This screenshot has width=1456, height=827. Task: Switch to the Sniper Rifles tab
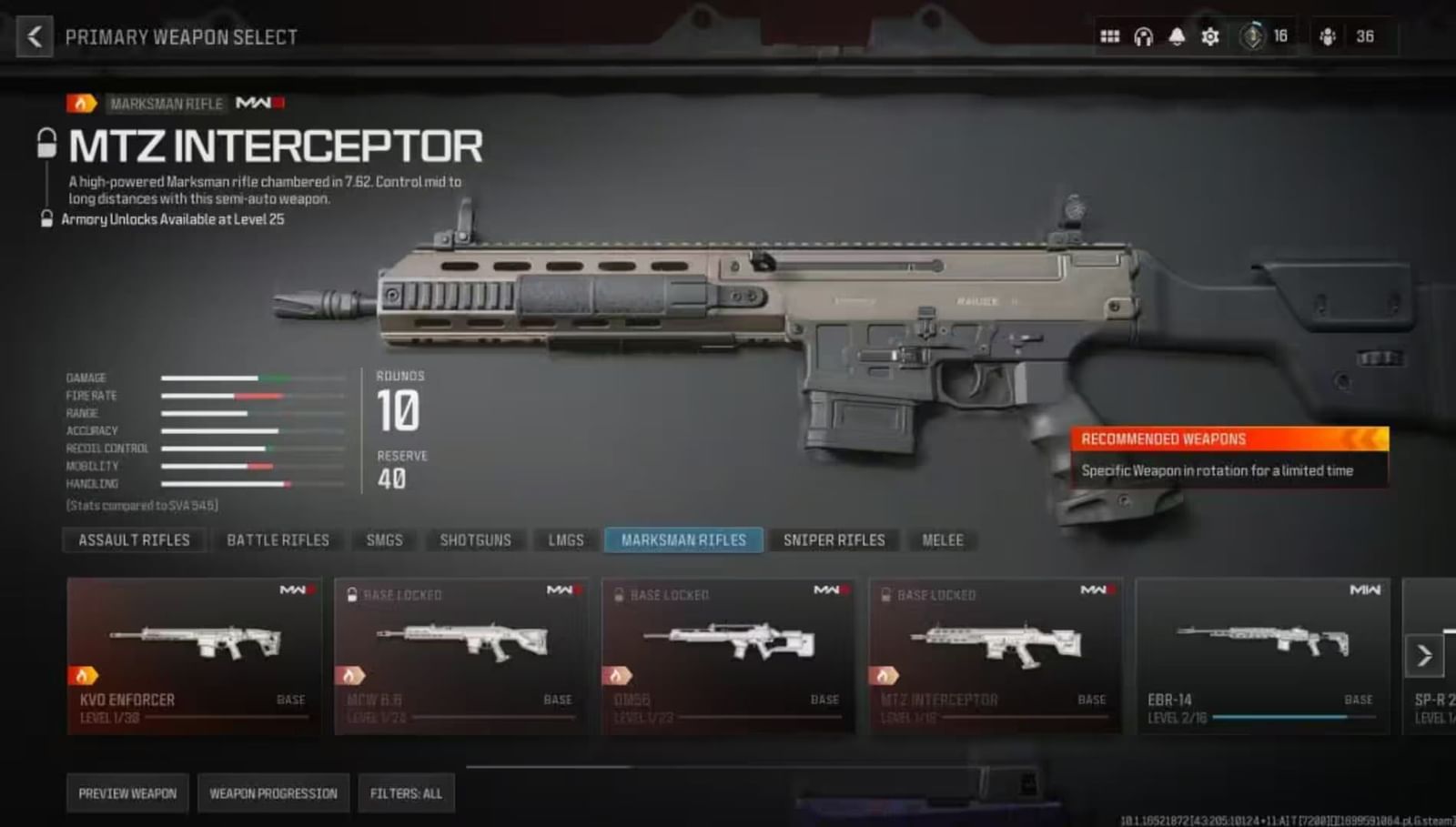click(x=834, y=540)
